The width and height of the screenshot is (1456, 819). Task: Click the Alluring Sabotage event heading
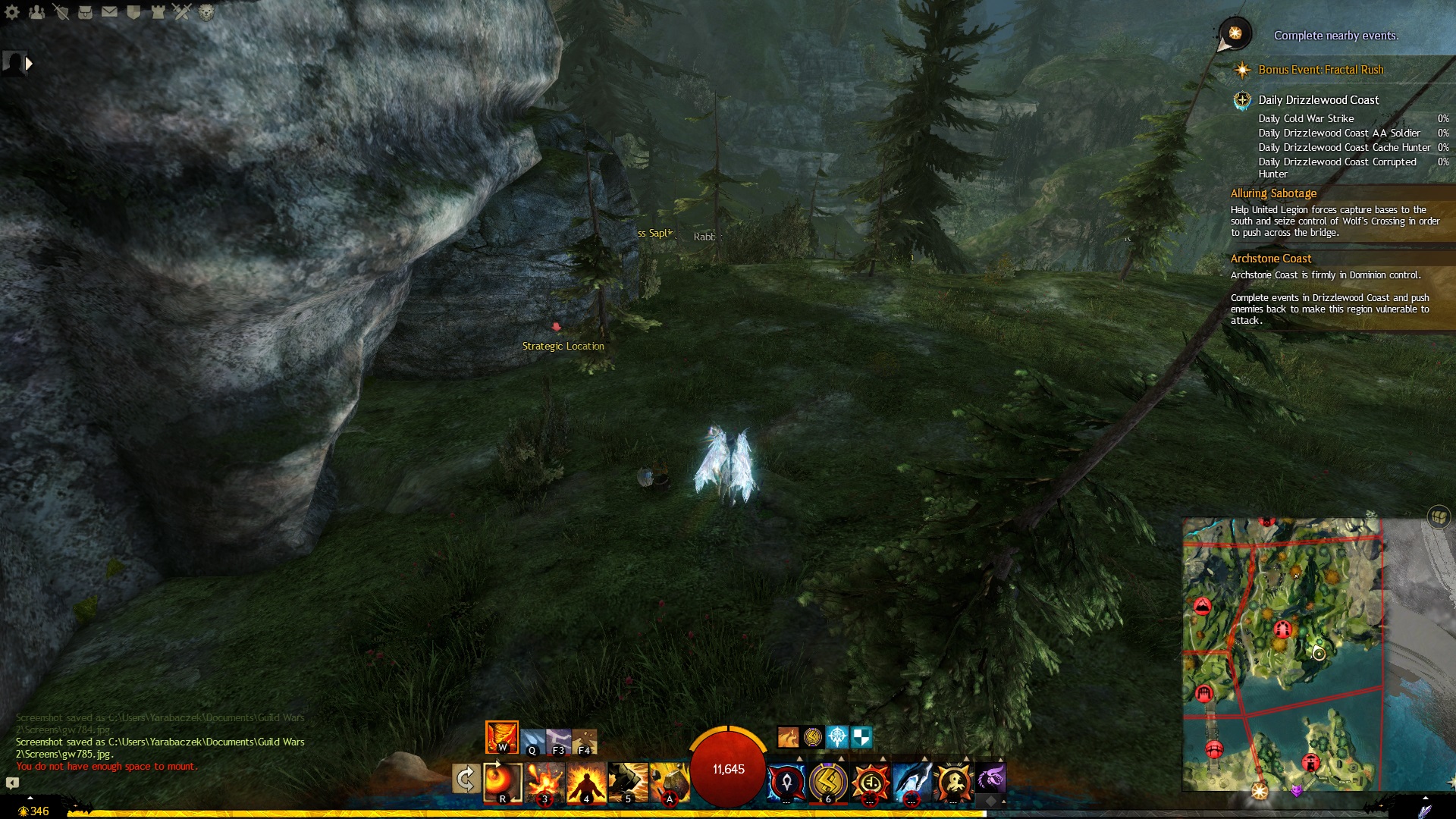(1273, 193)
